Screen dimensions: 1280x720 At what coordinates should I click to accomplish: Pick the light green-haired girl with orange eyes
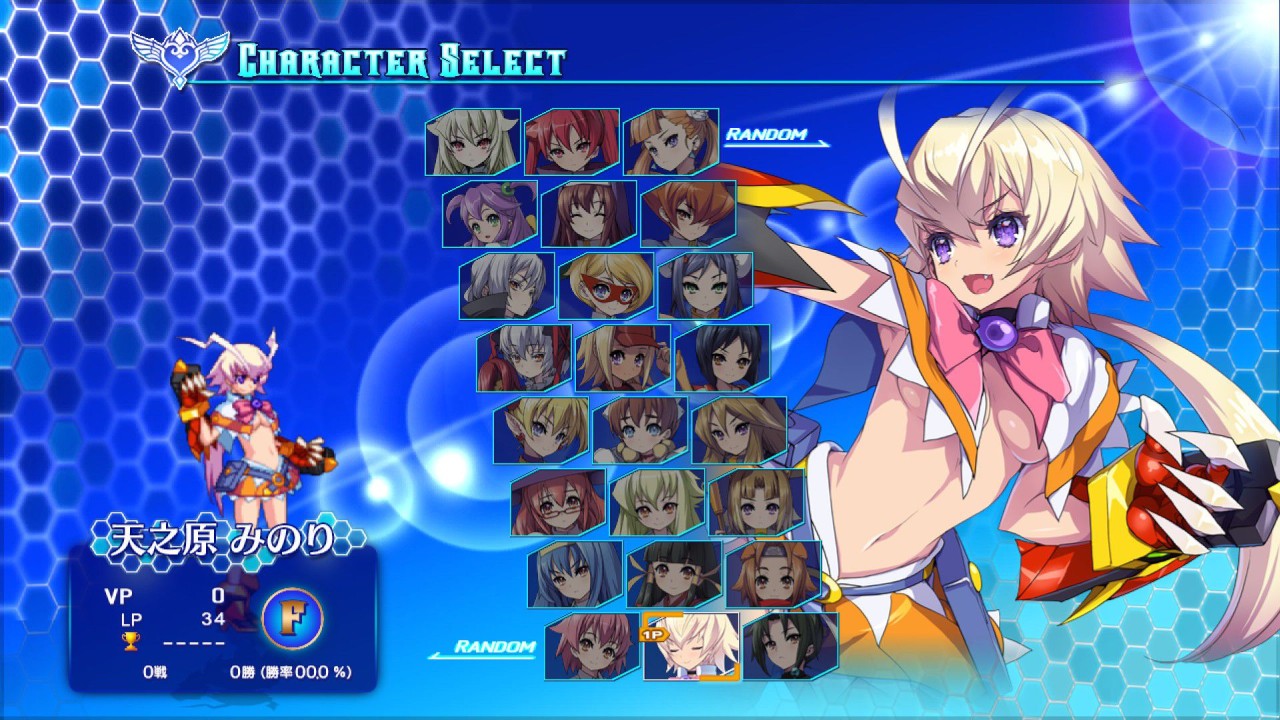tap(657, 502)
